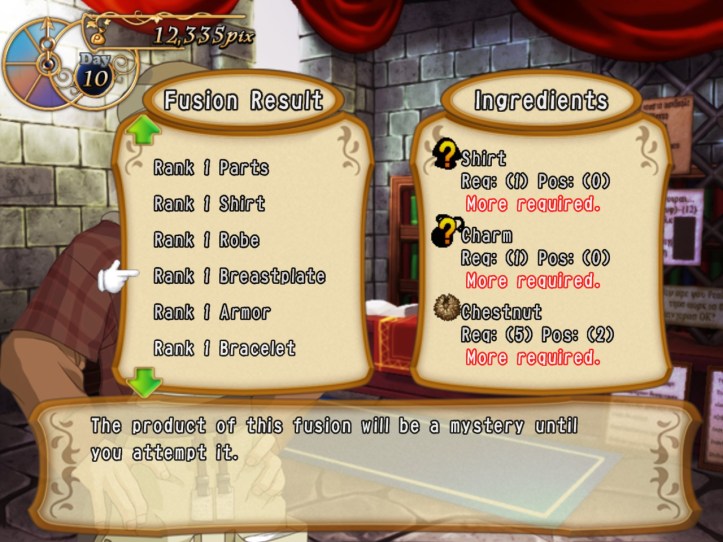
Task: Choose Rank 1 Shirt from the list
Action: tap(209, 204)
